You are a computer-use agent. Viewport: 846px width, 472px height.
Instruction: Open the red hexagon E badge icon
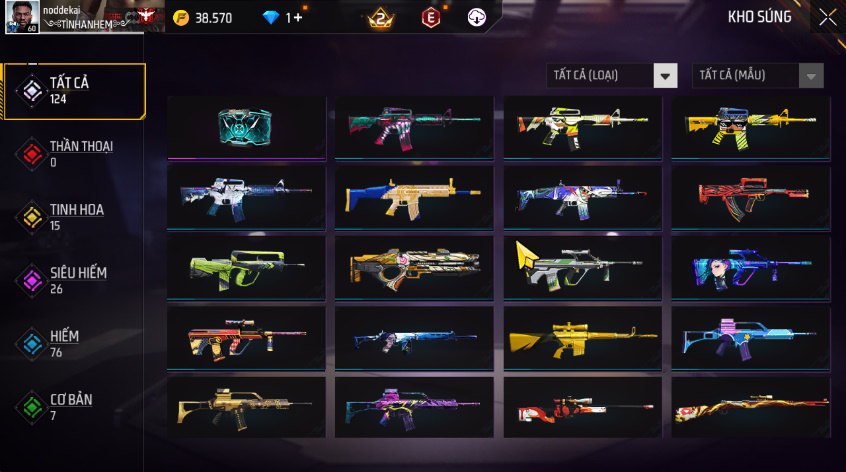[x=430, y=17]
